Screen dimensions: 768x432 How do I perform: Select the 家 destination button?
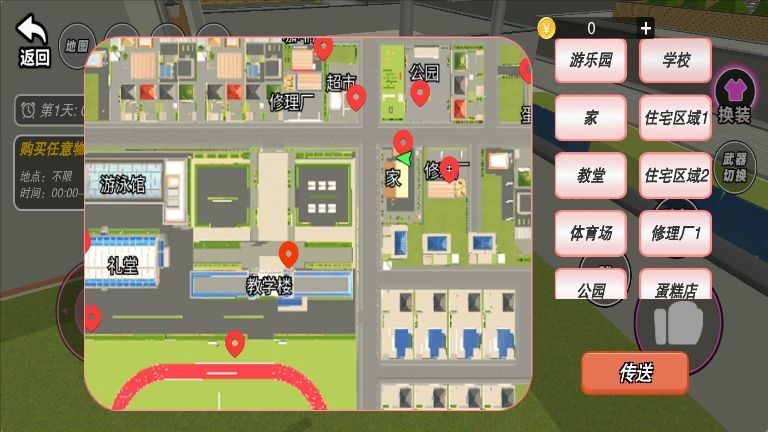[590, 118]
